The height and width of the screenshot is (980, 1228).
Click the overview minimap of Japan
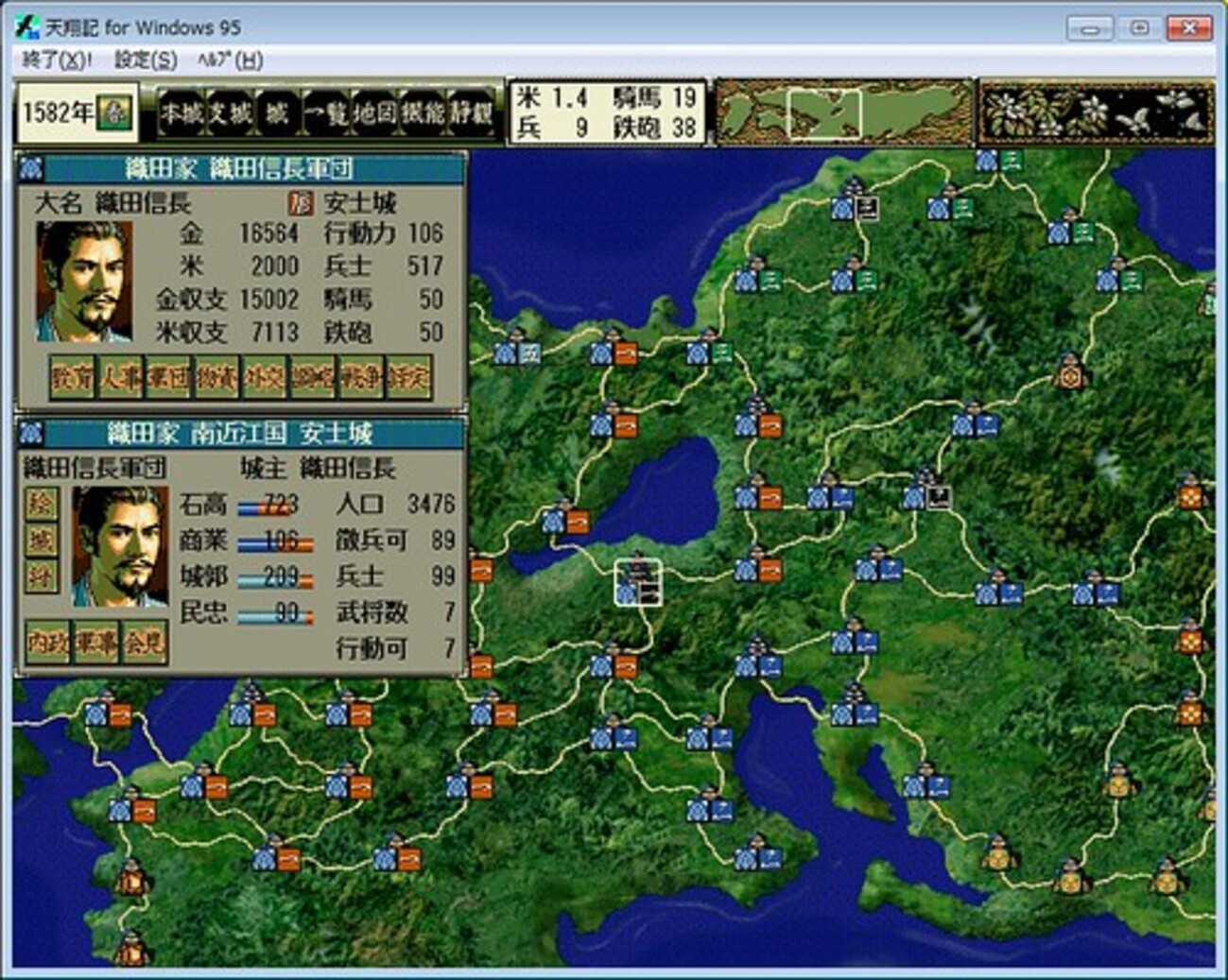tap(842, 112)
